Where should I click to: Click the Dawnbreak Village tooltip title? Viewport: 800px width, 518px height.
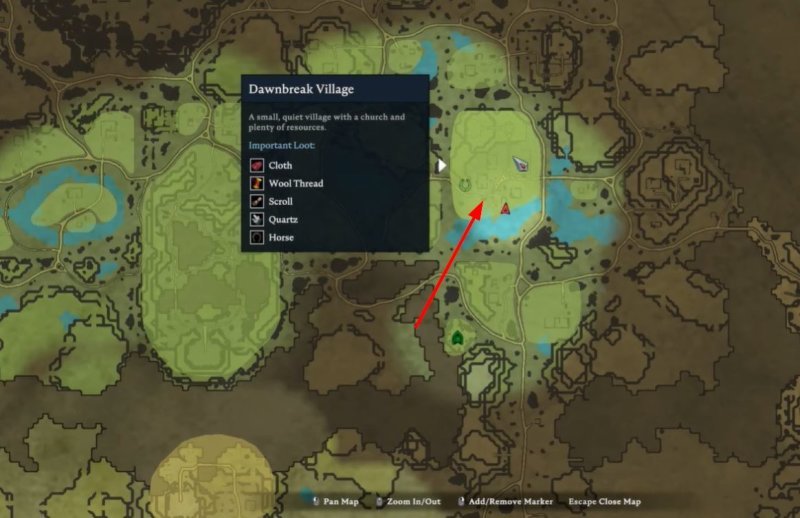301,89
